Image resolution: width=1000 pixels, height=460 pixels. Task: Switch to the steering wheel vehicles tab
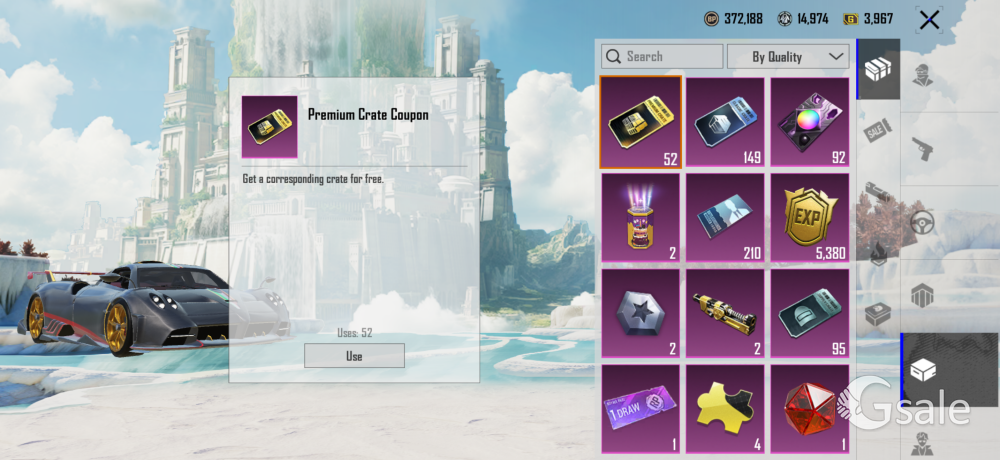922,222
